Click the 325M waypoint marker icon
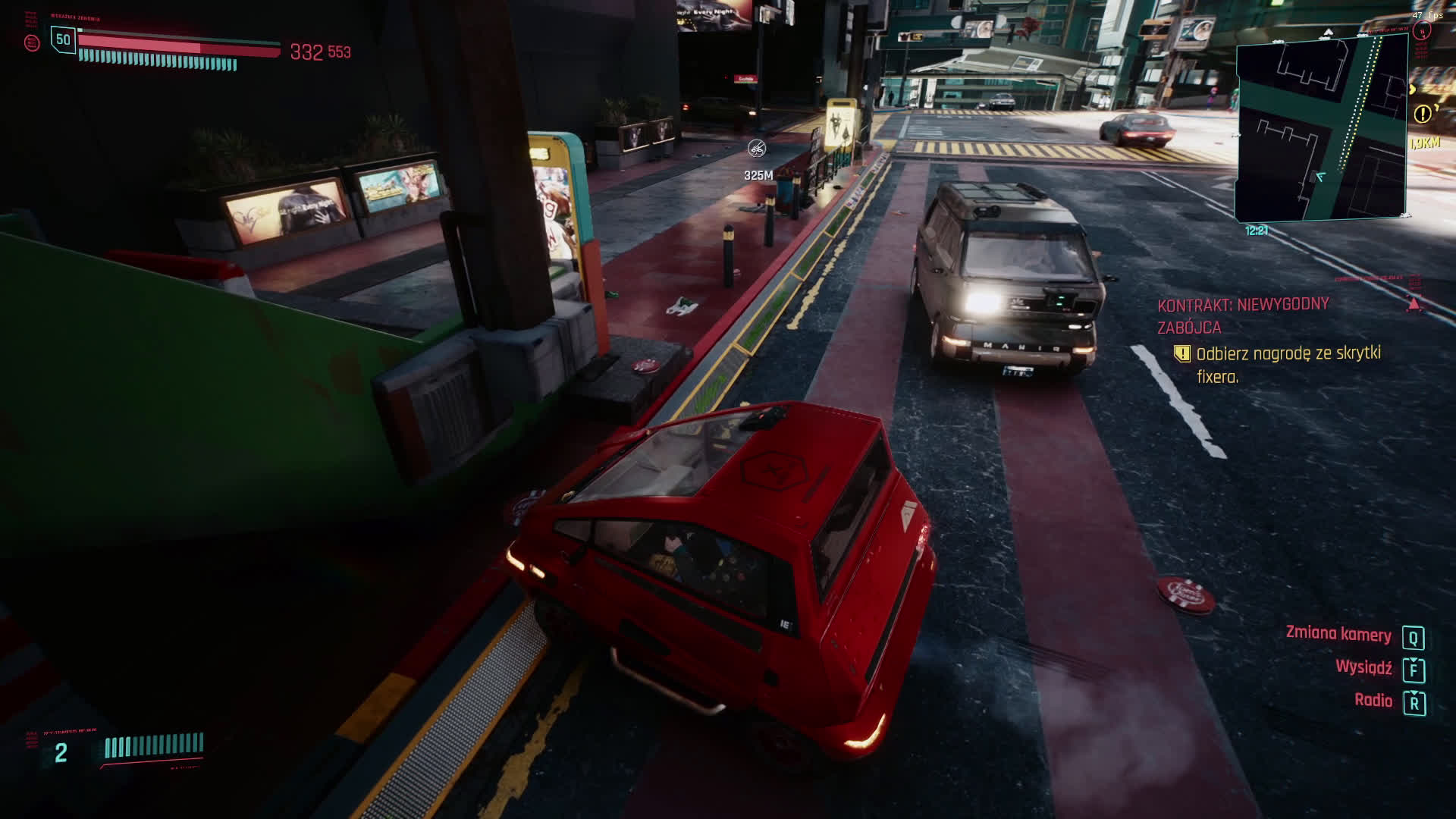Screen dimensions: 1456x819 pyautogui.click(x=756, y=149)
